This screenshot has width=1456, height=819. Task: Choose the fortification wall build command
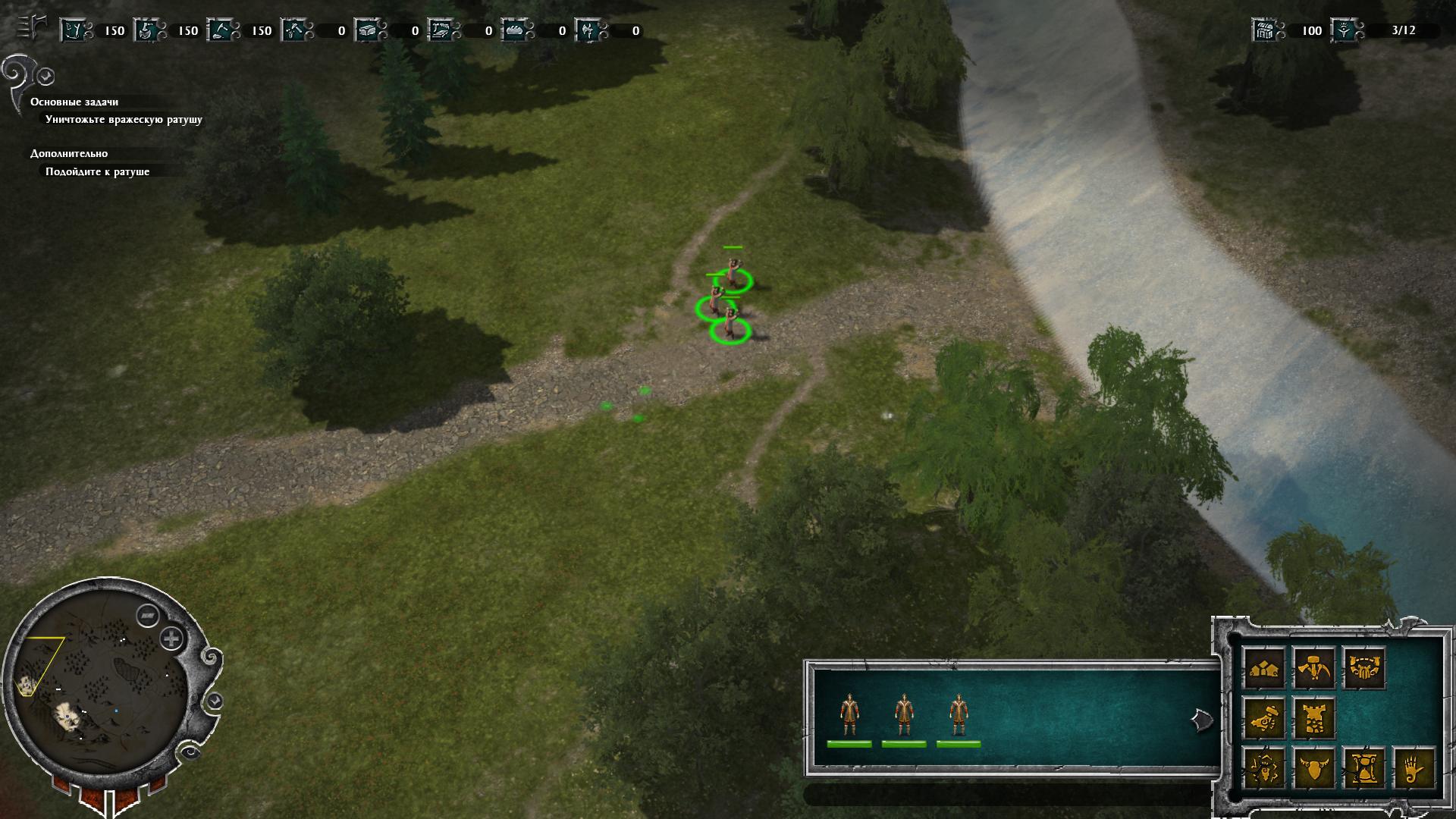click(x=1363, y=668)
